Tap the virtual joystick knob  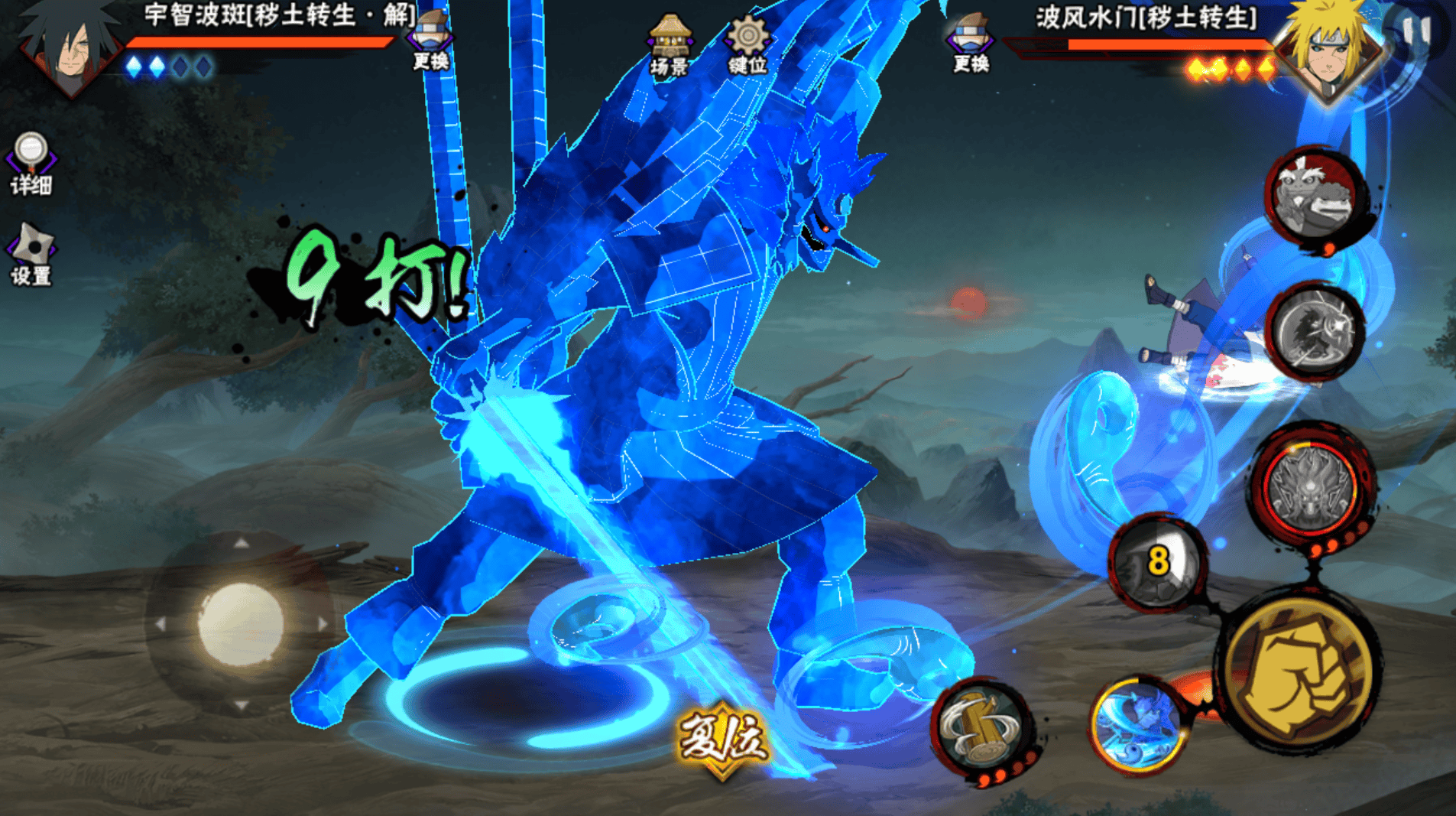click(241, 623)
